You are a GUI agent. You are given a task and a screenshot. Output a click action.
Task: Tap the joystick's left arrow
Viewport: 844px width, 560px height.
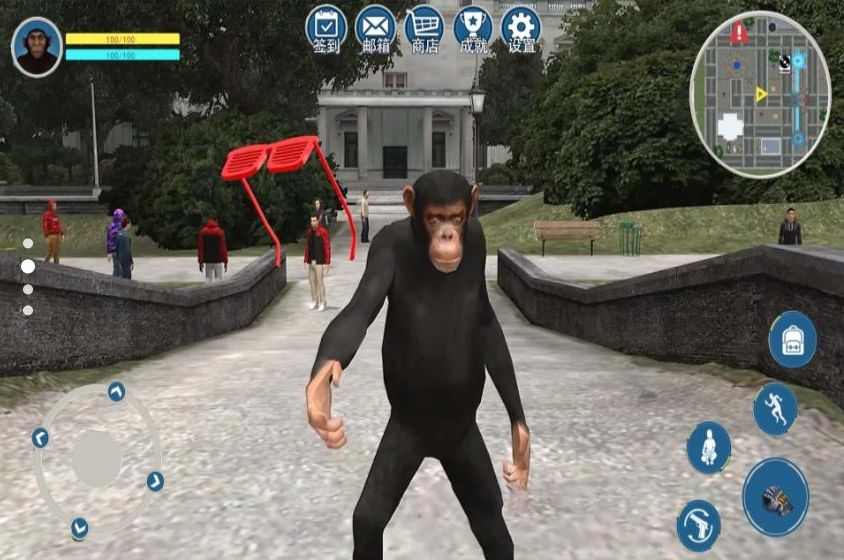pos(40,438)
